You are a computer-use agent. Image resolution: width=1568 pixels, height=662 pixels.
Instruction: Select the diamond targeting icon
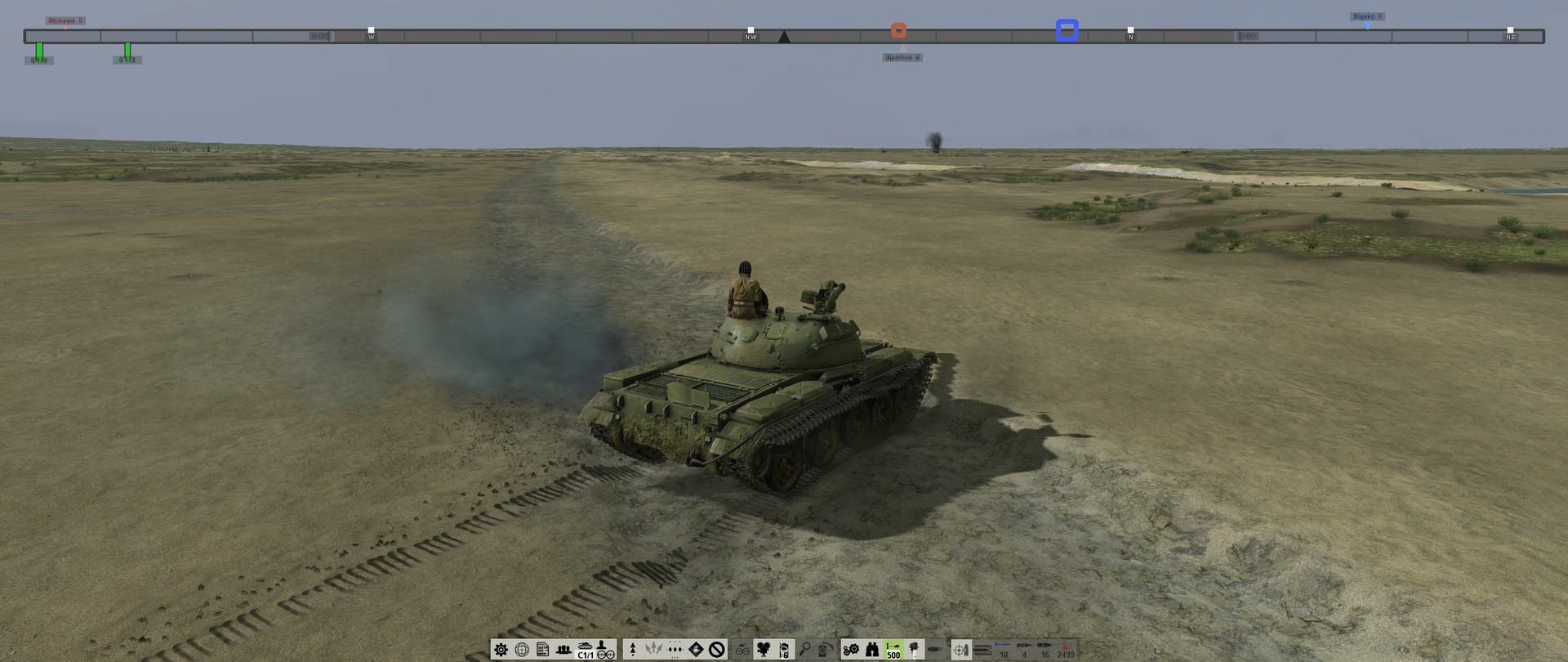click(x=695, y=651)
